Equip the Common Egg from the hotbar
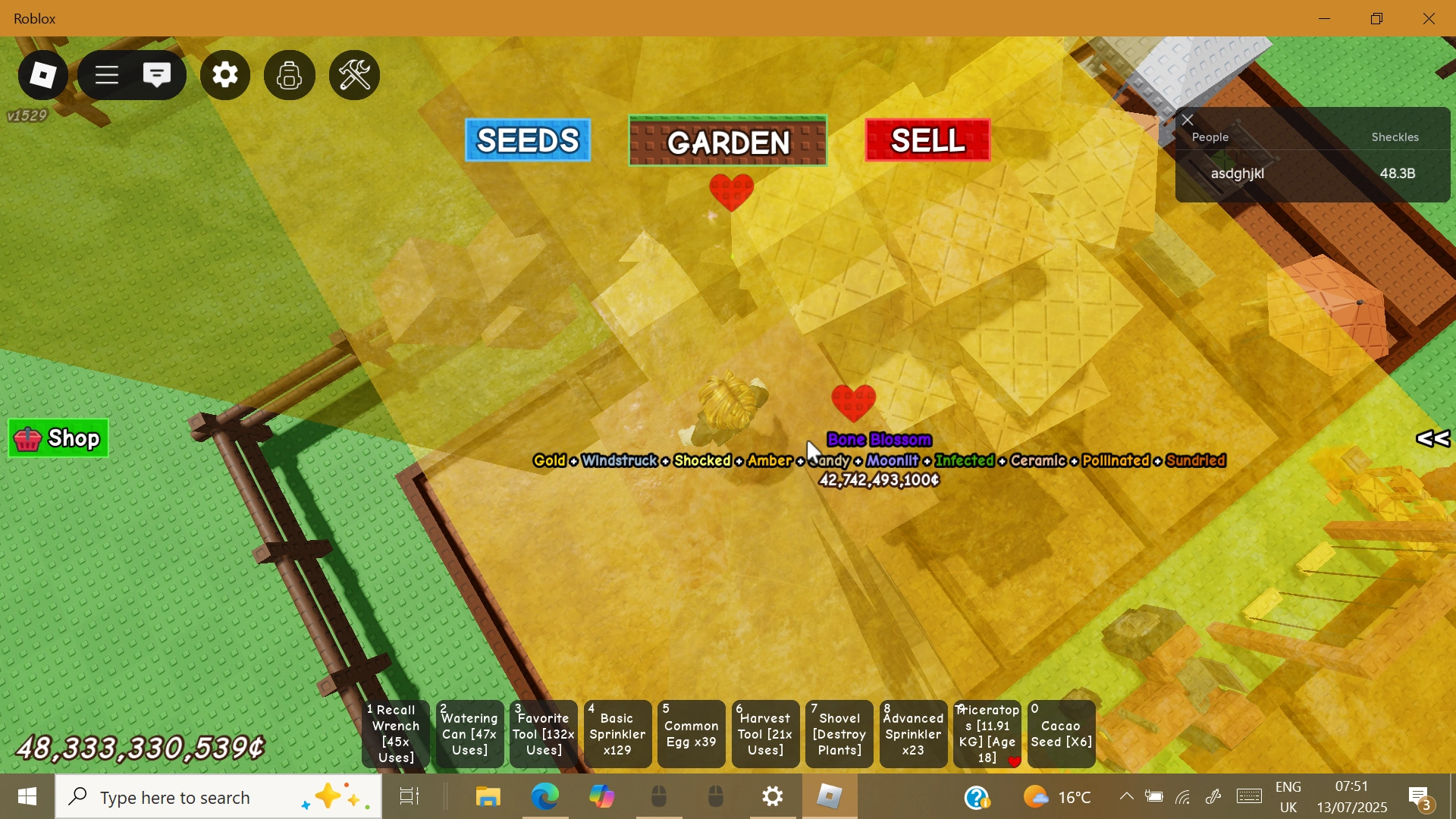This screenshot has width=1456, height=819. coord(691,733)
